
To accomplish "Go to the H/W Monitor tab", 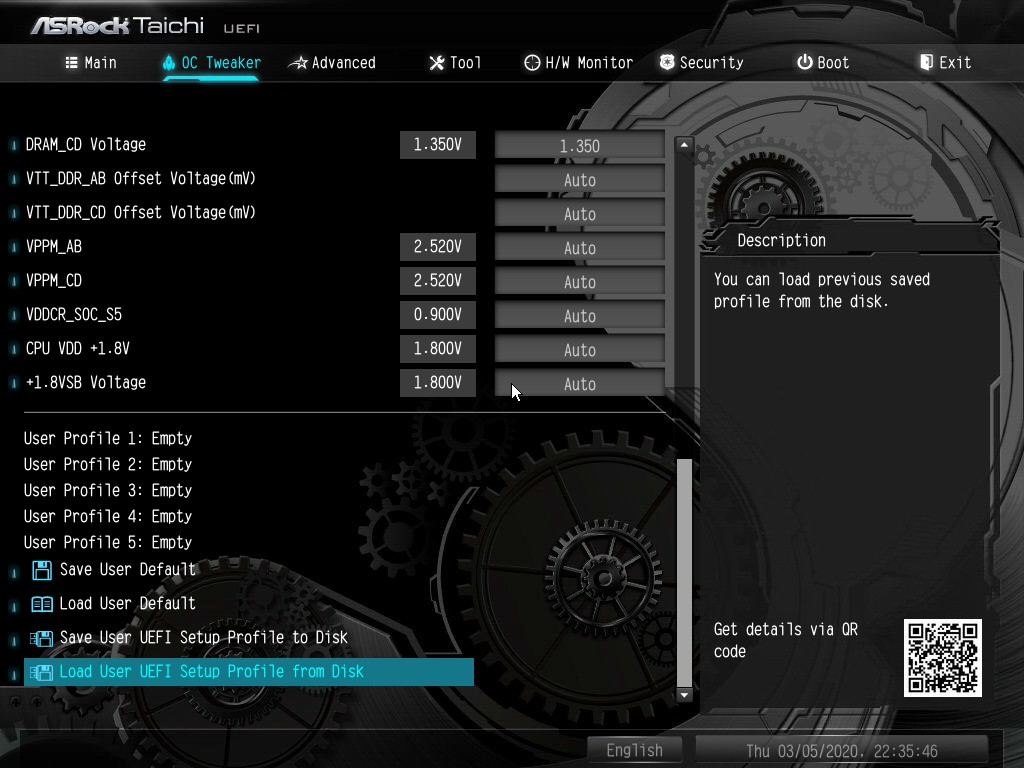I will [578, 63].
